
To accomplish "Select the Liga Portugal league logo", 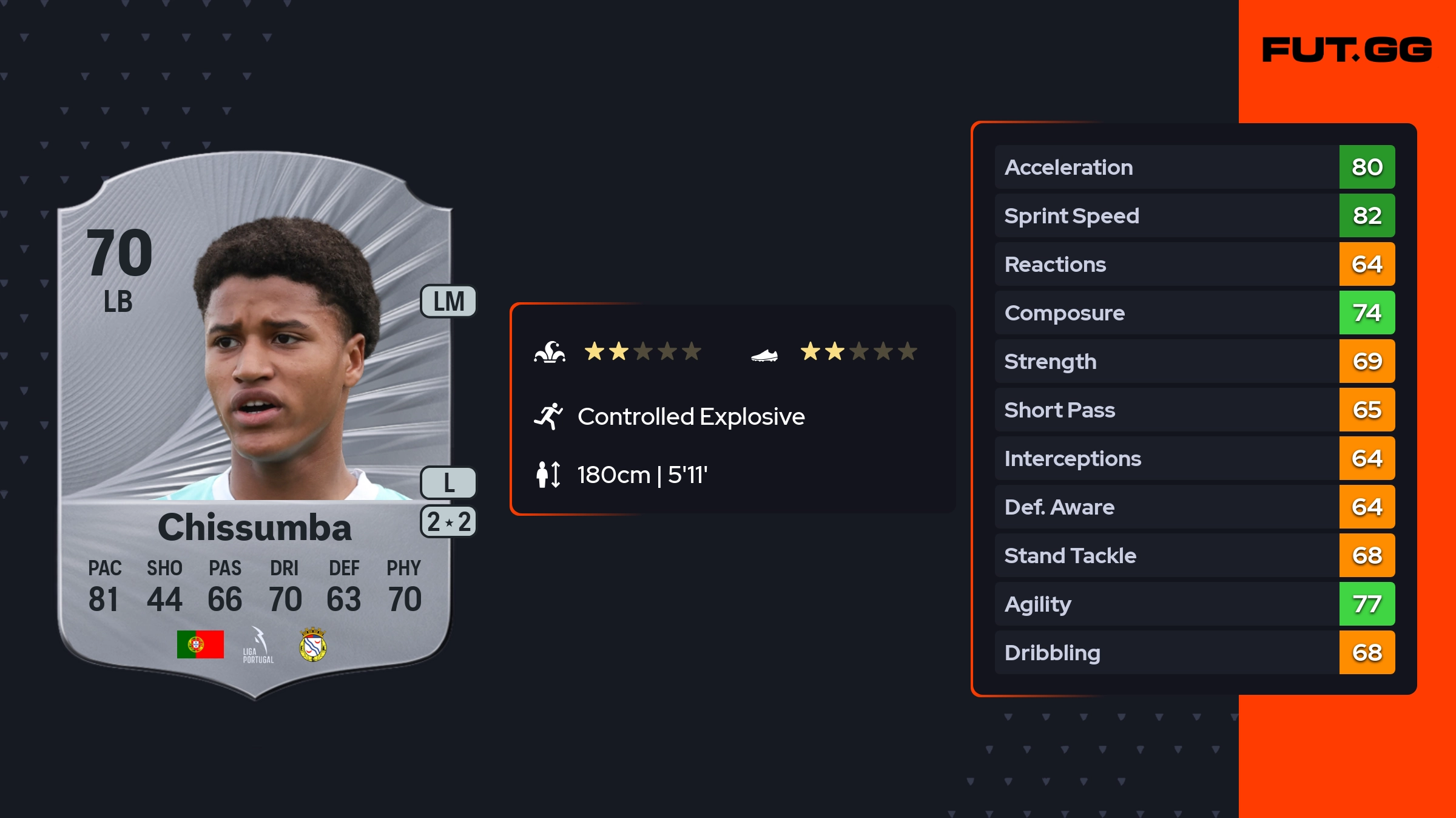I will 258,645.
